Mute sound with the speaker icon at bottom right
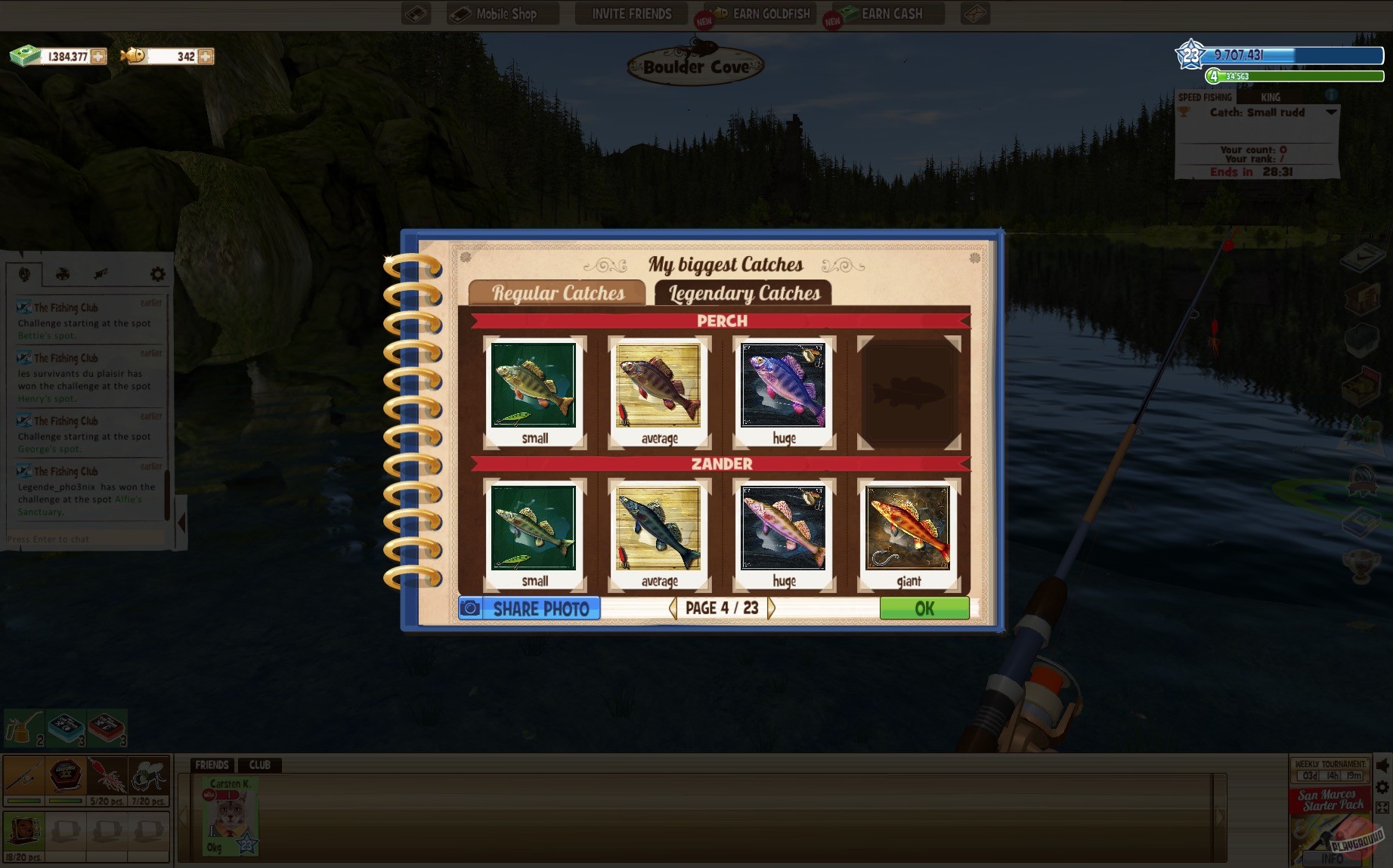Viewport: 1393px width, 868px height. [x=1382, y=765]
